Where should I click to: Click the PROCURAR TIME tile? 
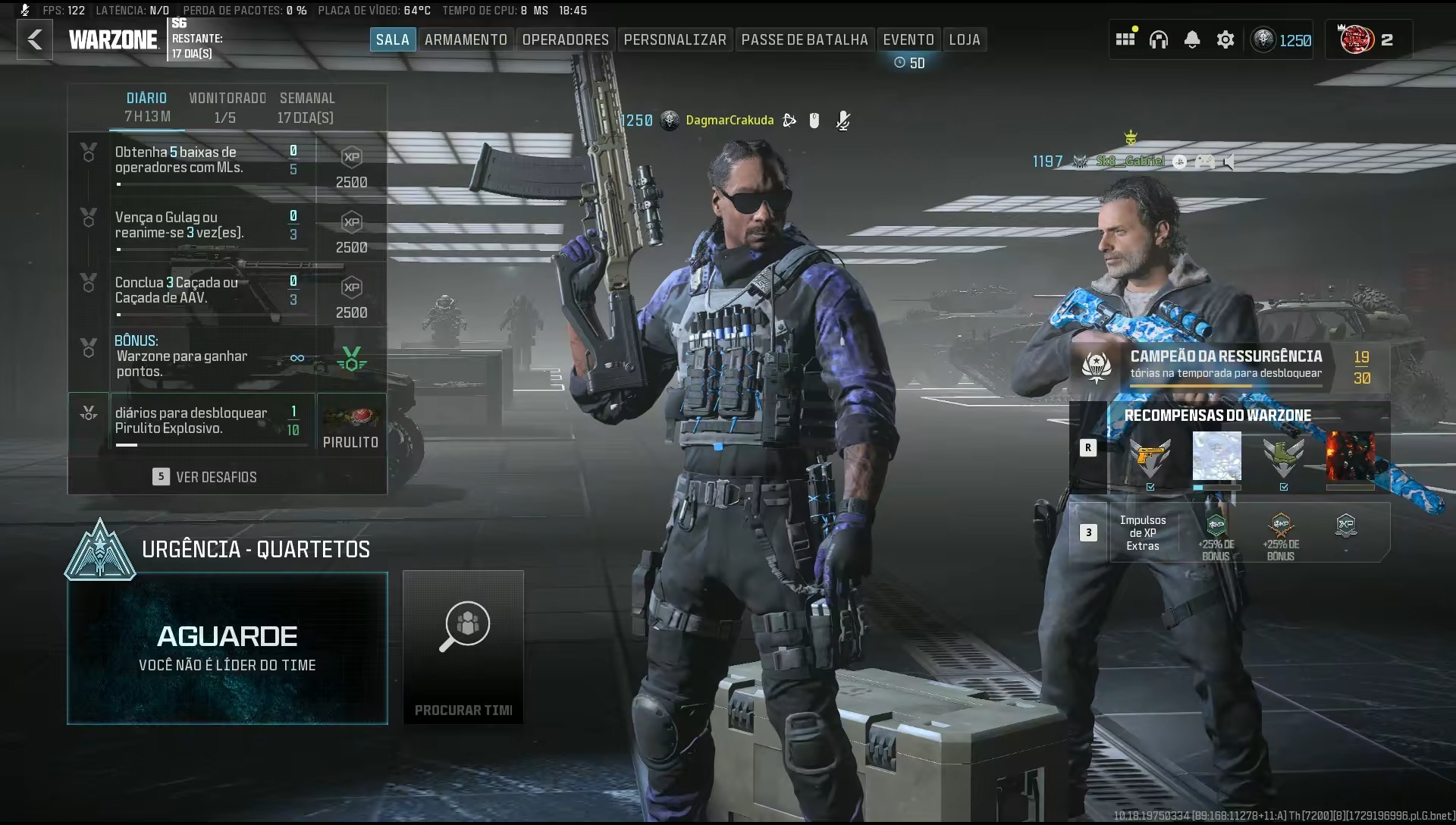tap(463, 648)
